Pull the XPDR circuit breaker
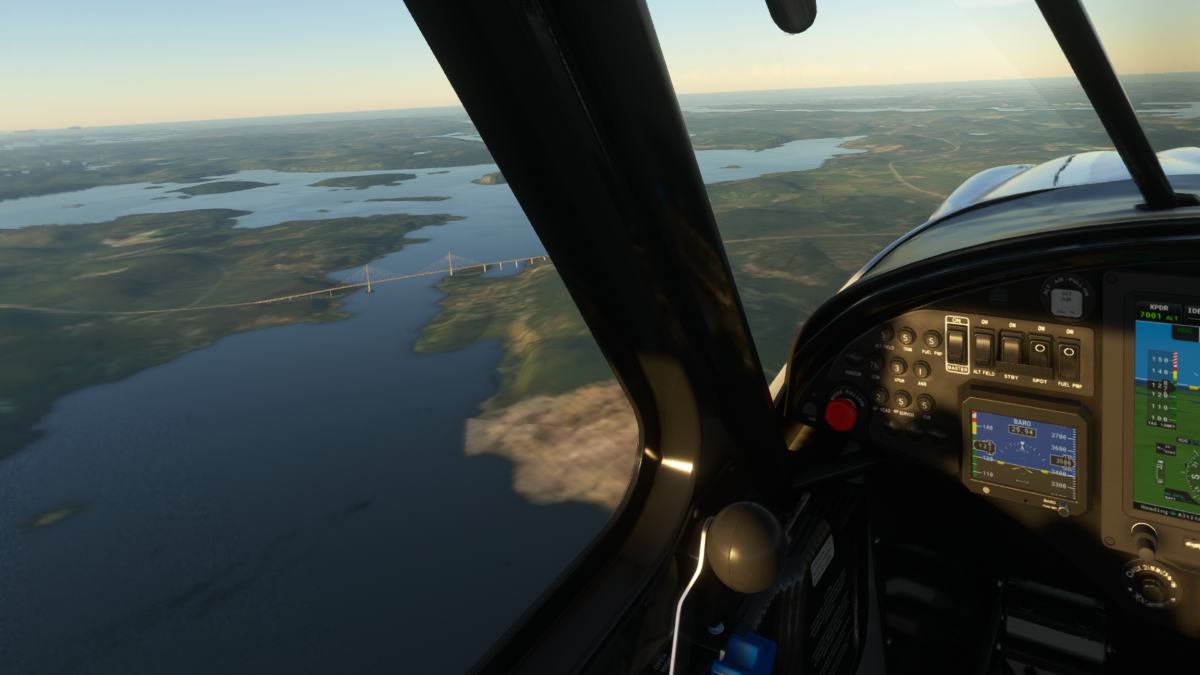Viewport: 1200px width, 675px height. 897,366
